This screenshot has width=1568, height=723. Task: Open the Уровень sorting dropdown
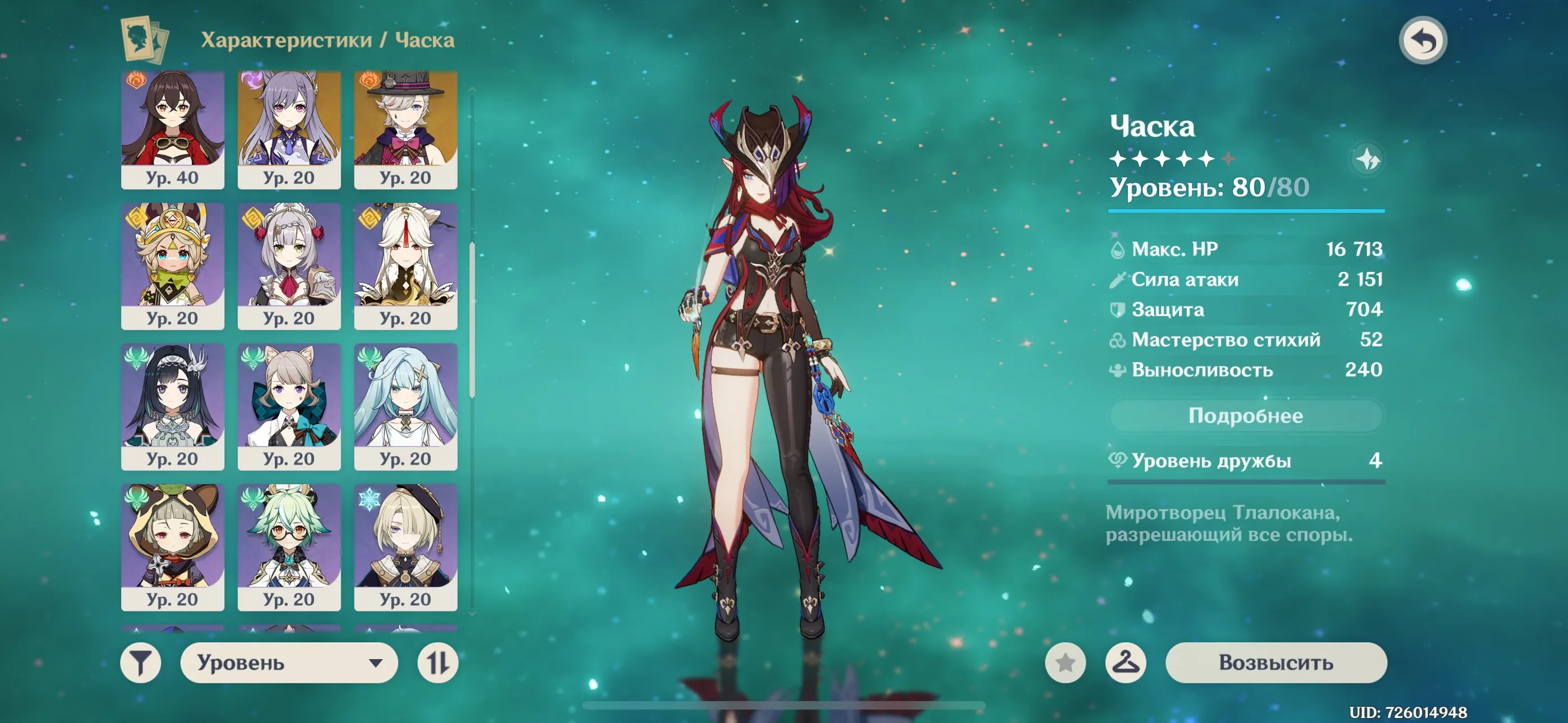click(286, 664)
